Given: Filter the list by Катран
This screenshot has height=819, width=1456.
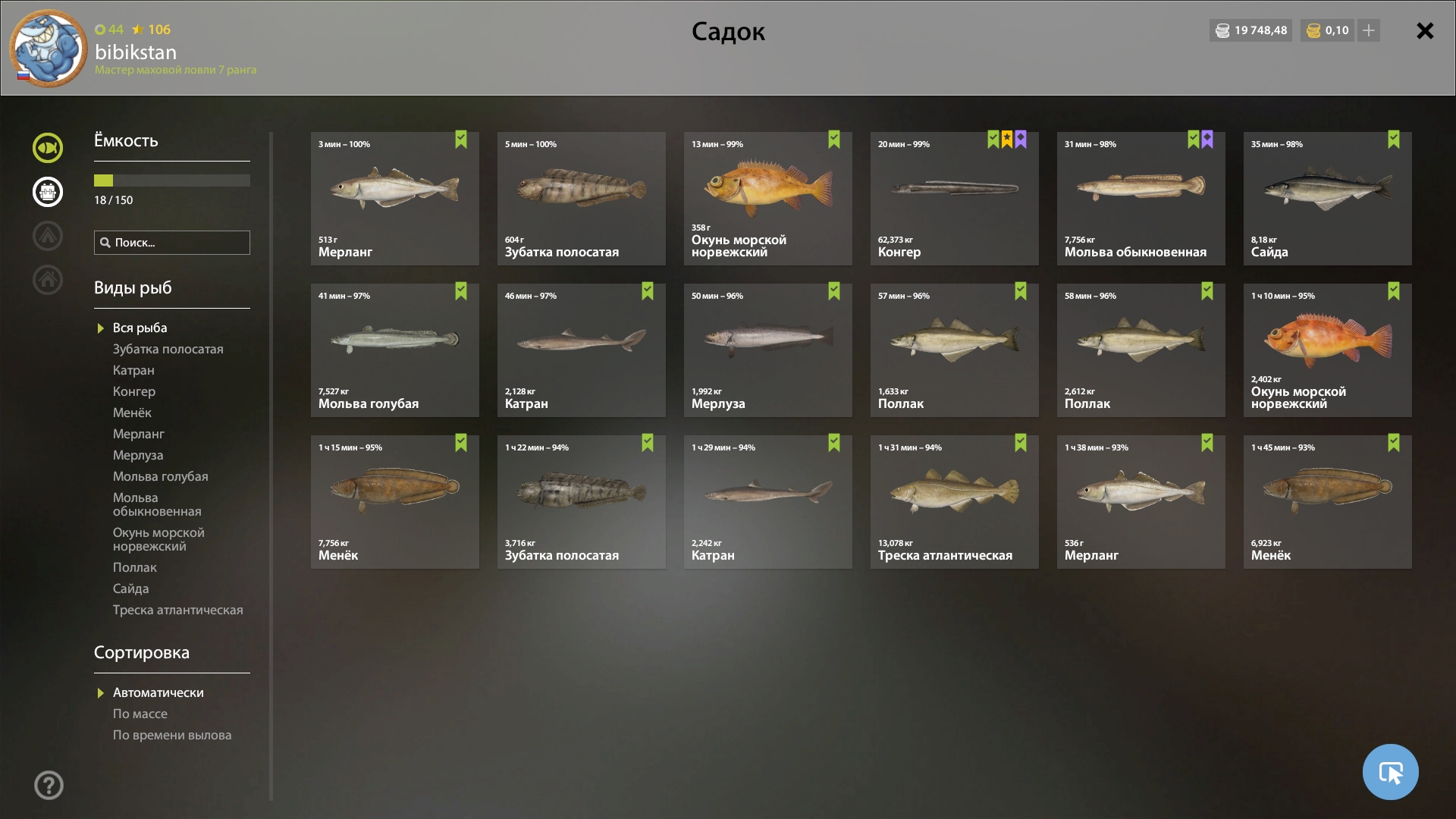Looking at the screenshot, I should pos(133,370).
